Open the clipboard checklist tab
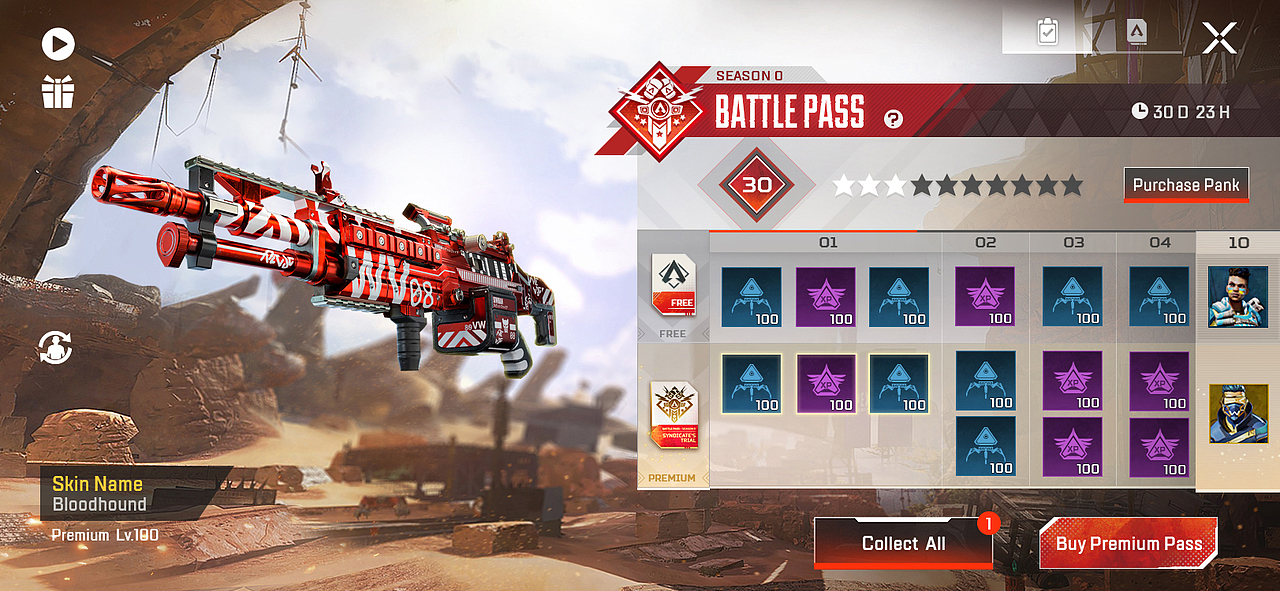Image resolution: width=1280 pixels, height=591 pixels. tap(1047, 33)
